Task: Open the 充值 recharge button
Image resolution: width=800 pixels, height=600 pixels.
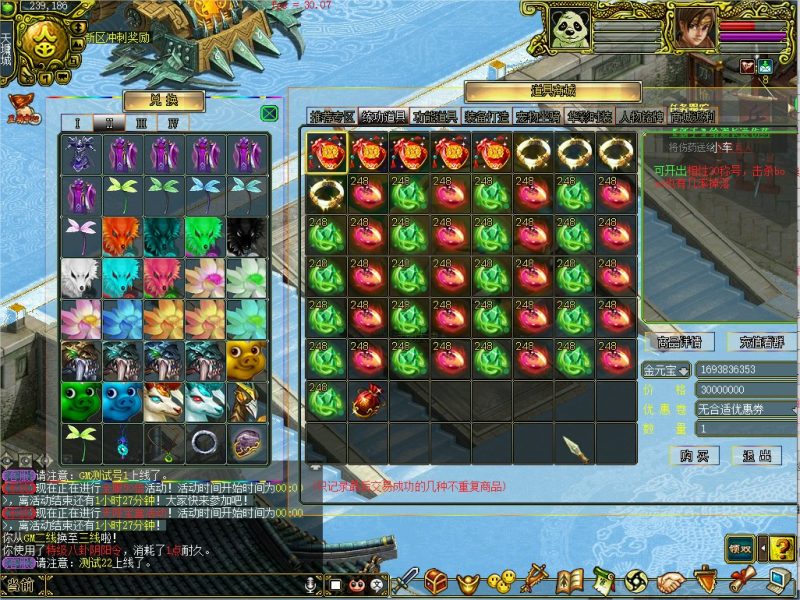Action: click(x=762, y=342)
